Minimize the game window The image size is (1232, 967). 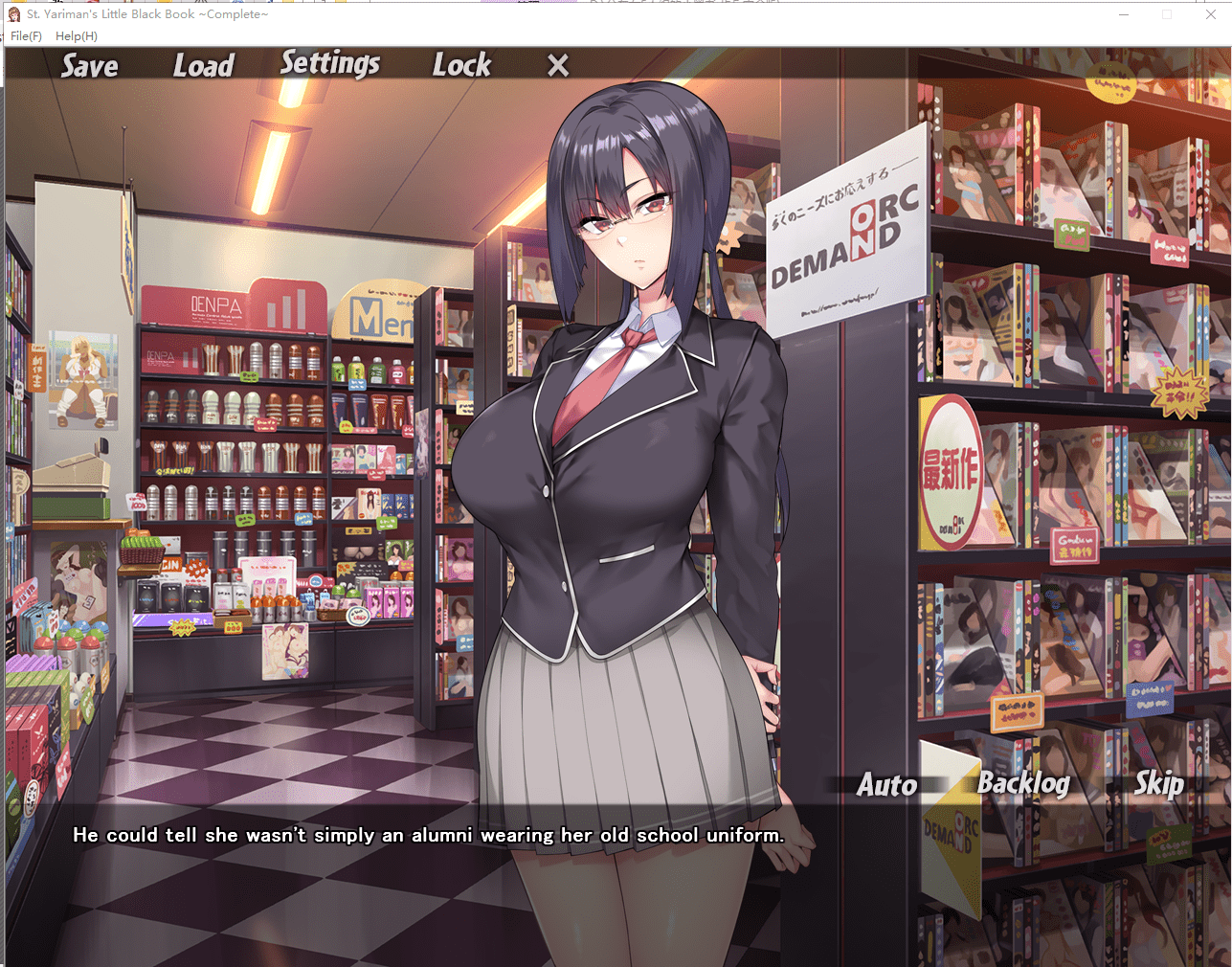point(1123,14)
